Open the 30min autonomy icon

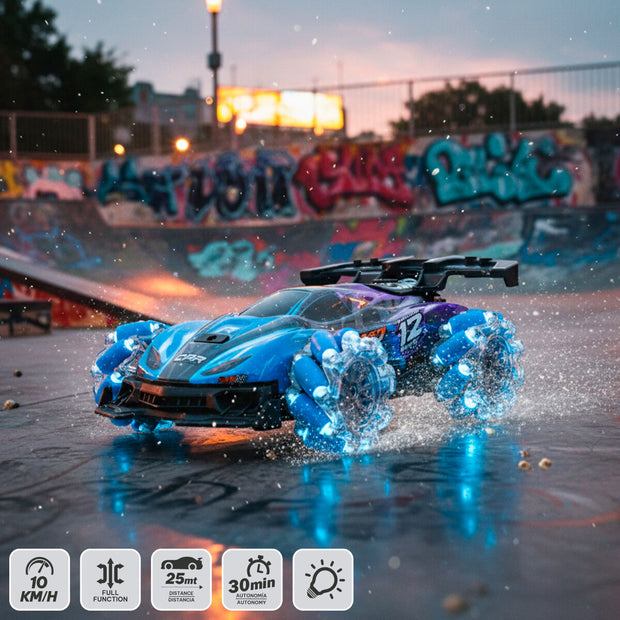click(252, 579)
